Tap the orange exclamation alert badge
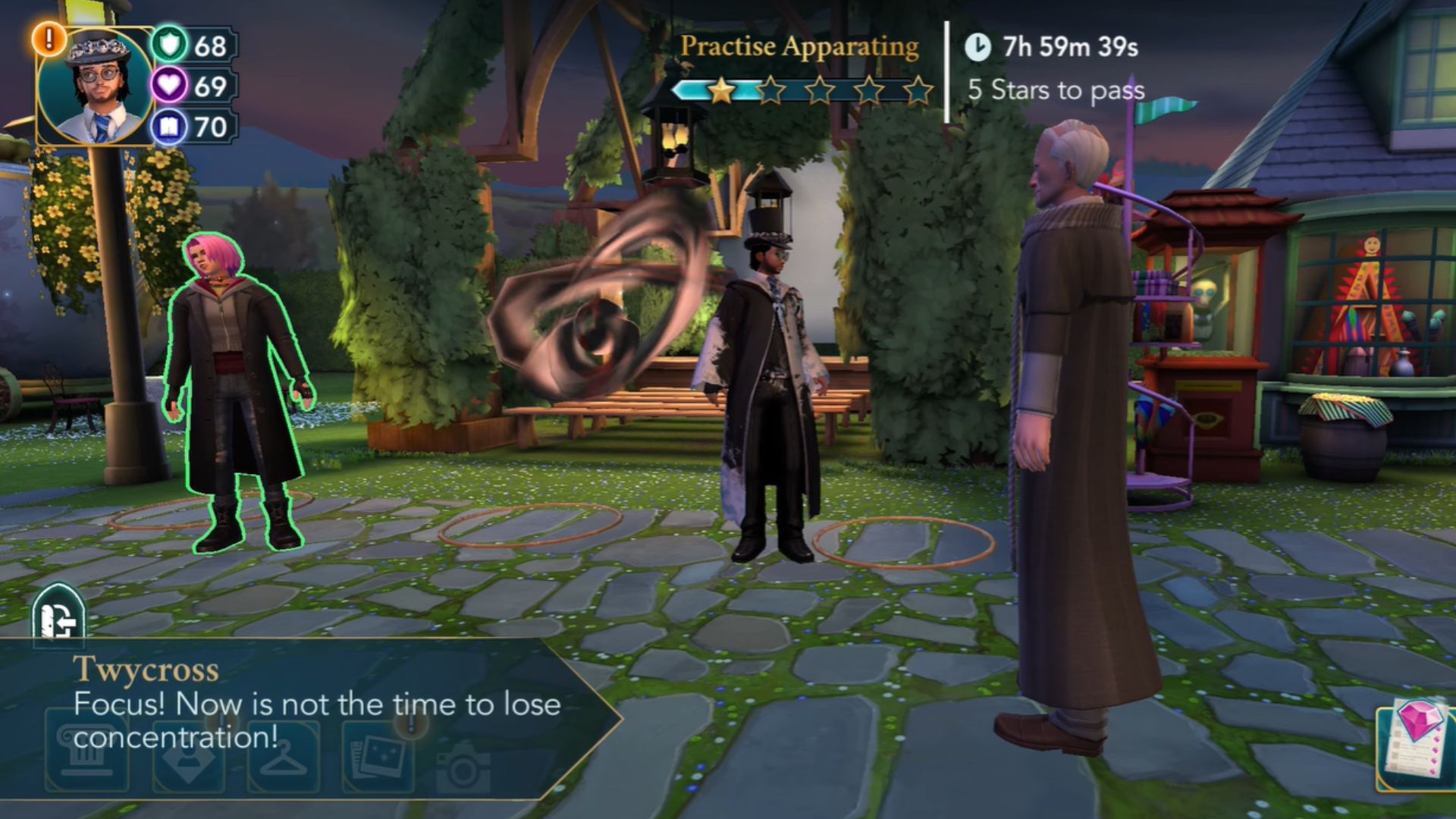This screenshot has width=1456, height=819. point(49,38)
